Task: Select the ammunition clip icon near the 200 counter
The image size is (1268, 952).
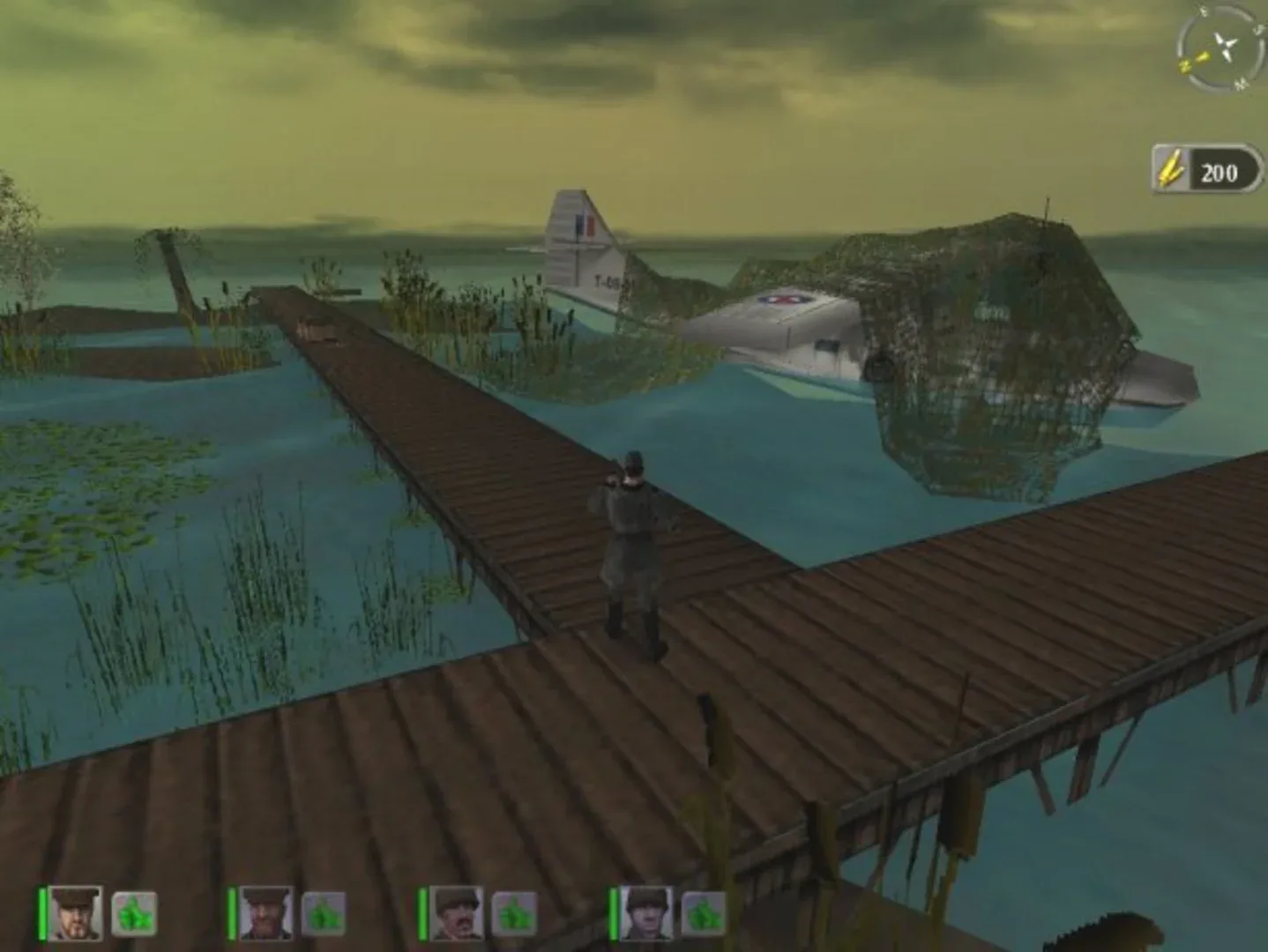Action: coord(1170,166)
